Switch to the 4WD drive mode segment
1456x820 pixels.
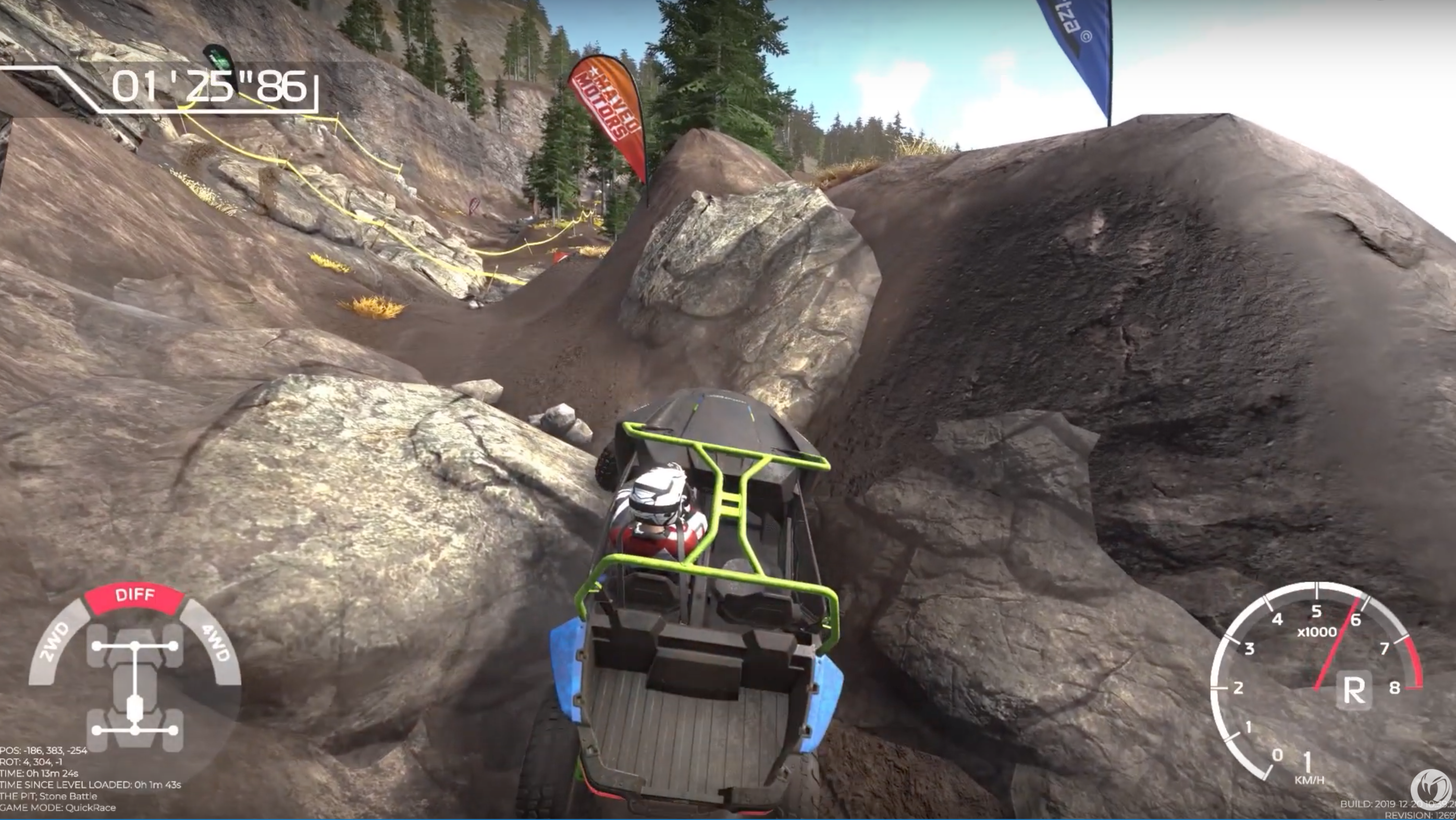coord(214,641)
